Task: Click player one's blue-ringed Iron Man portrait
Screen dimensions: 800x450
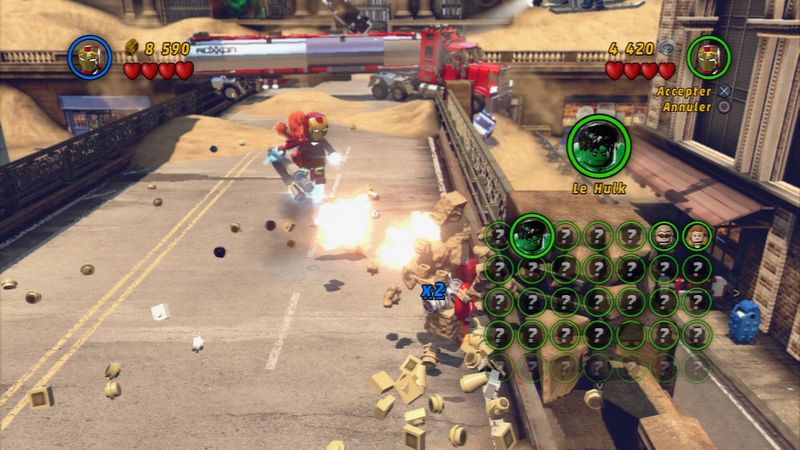Action: 89,57
